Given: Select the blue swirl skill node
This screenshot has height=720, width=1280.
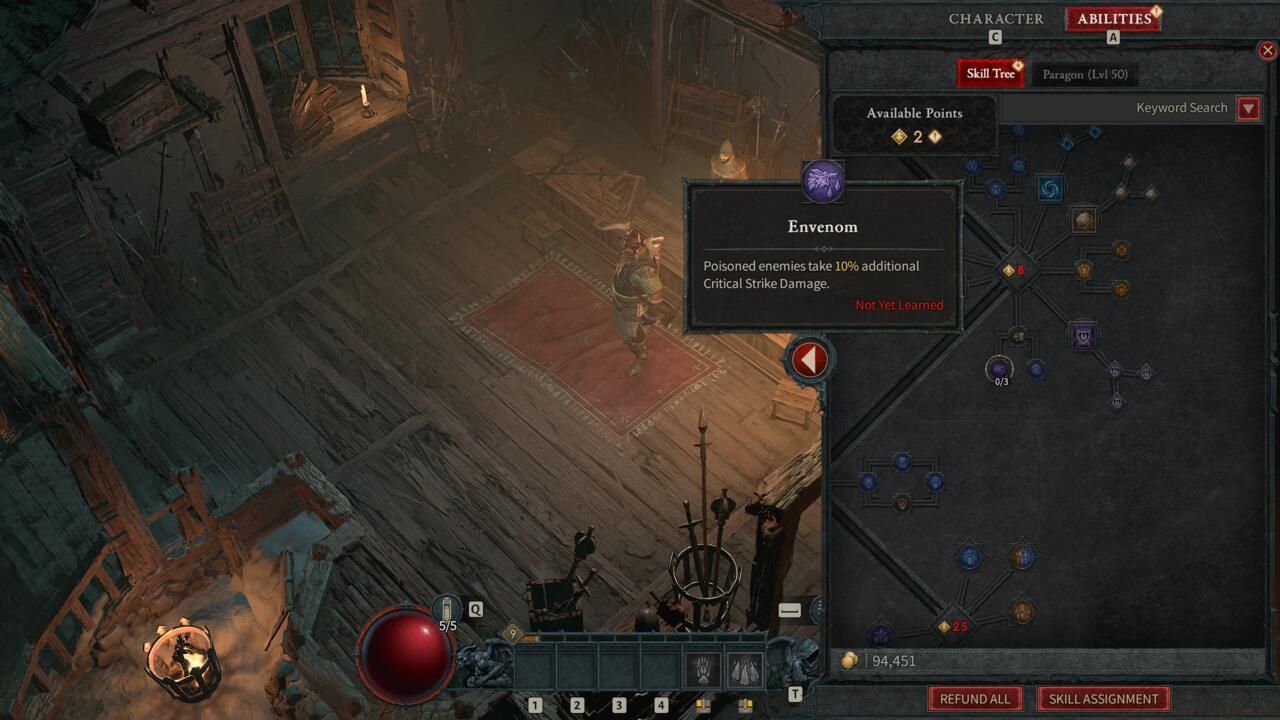Looking at the screenshot, I should 1049,188.
